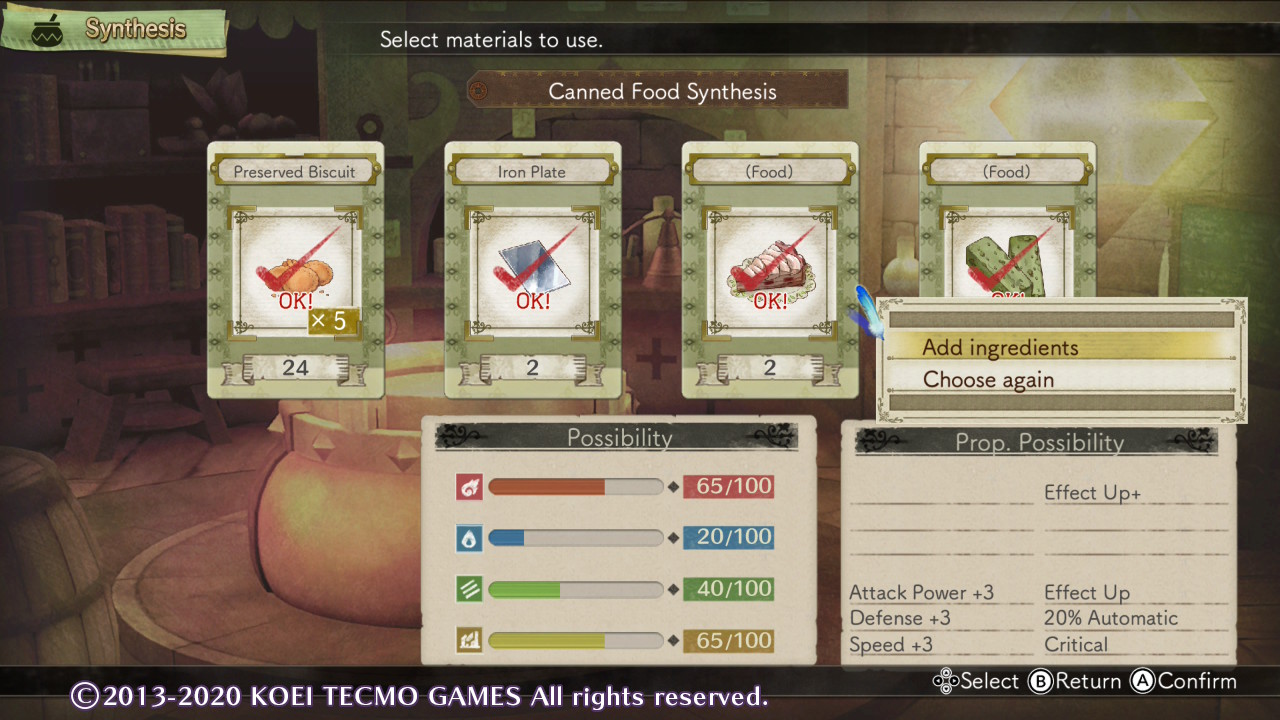Select the green block Food ingredient card

1006,240
